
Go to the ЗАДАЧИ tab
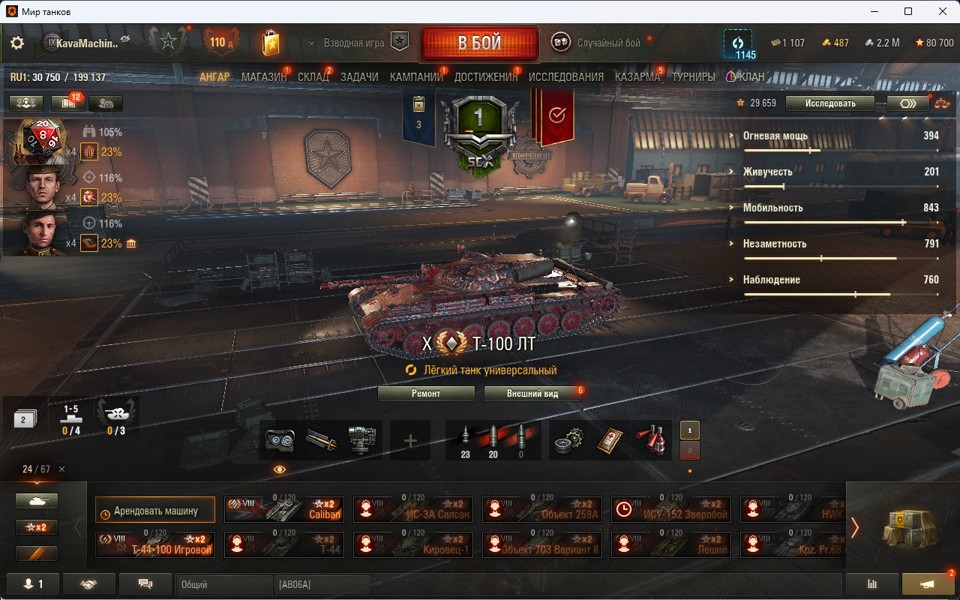pos(359,77)
